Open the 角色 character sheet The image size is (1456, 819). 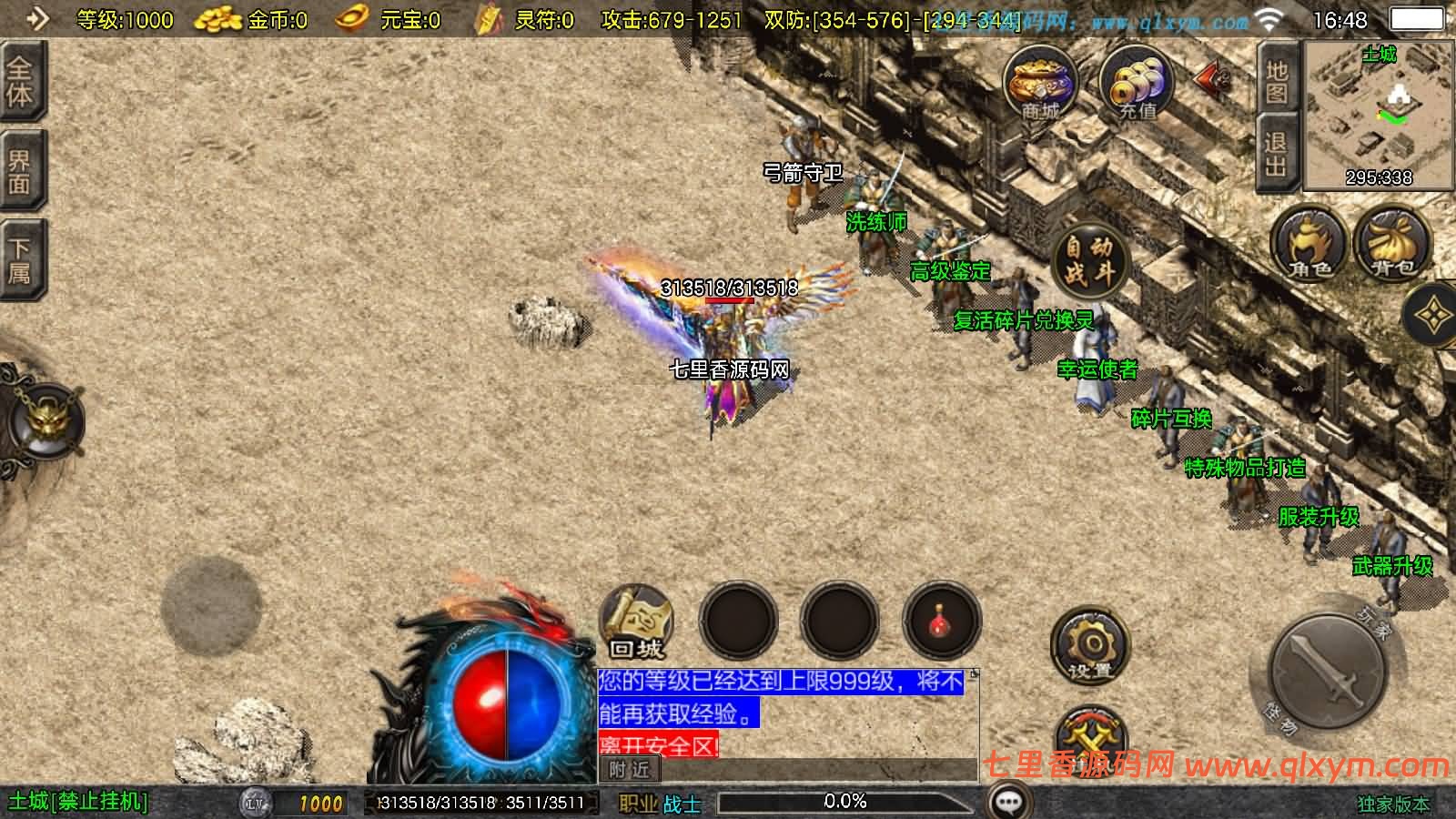(1309, 244)
